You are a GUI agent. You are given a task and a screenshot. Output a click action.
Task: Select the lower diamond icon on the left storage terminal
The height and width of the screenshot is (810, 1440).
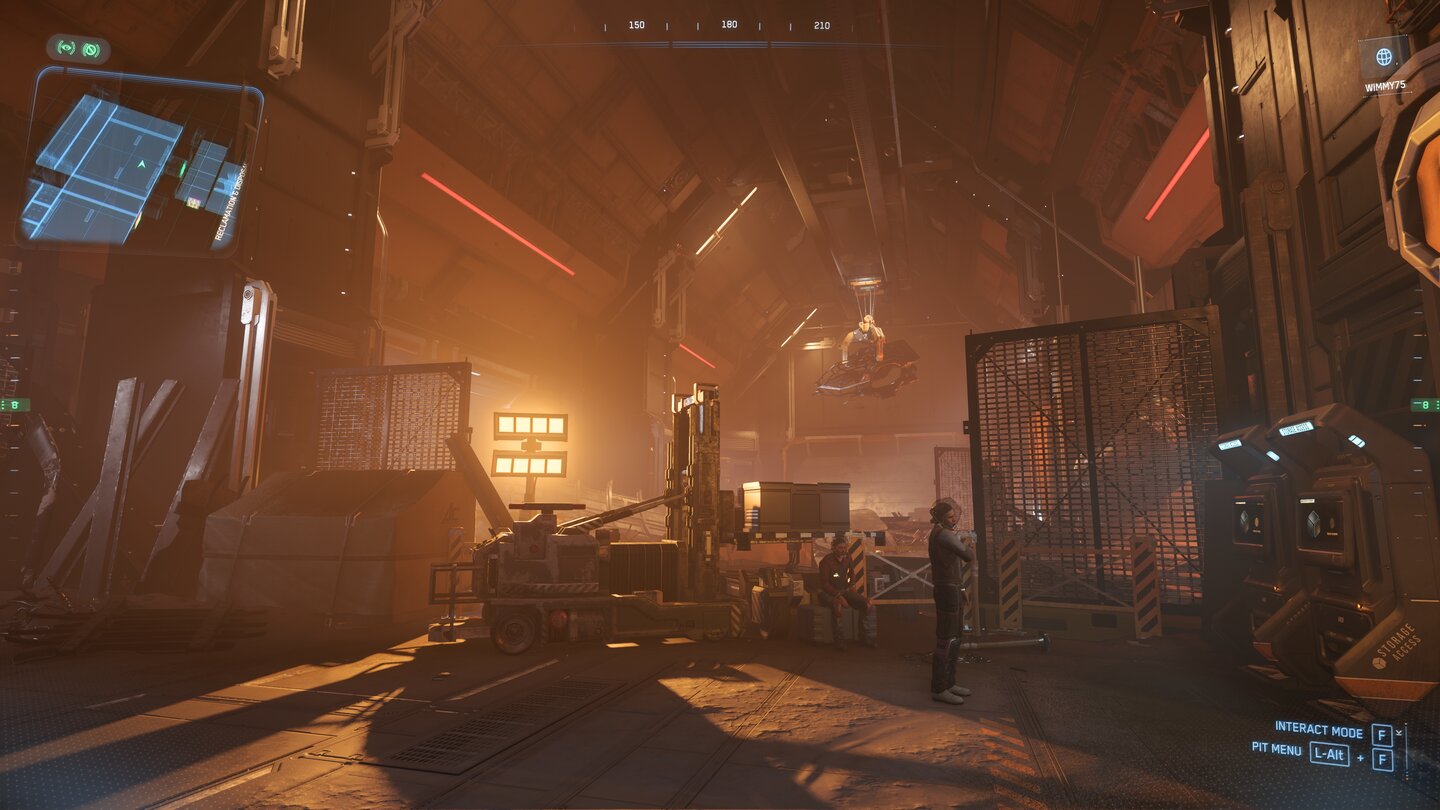(1243, 528)
